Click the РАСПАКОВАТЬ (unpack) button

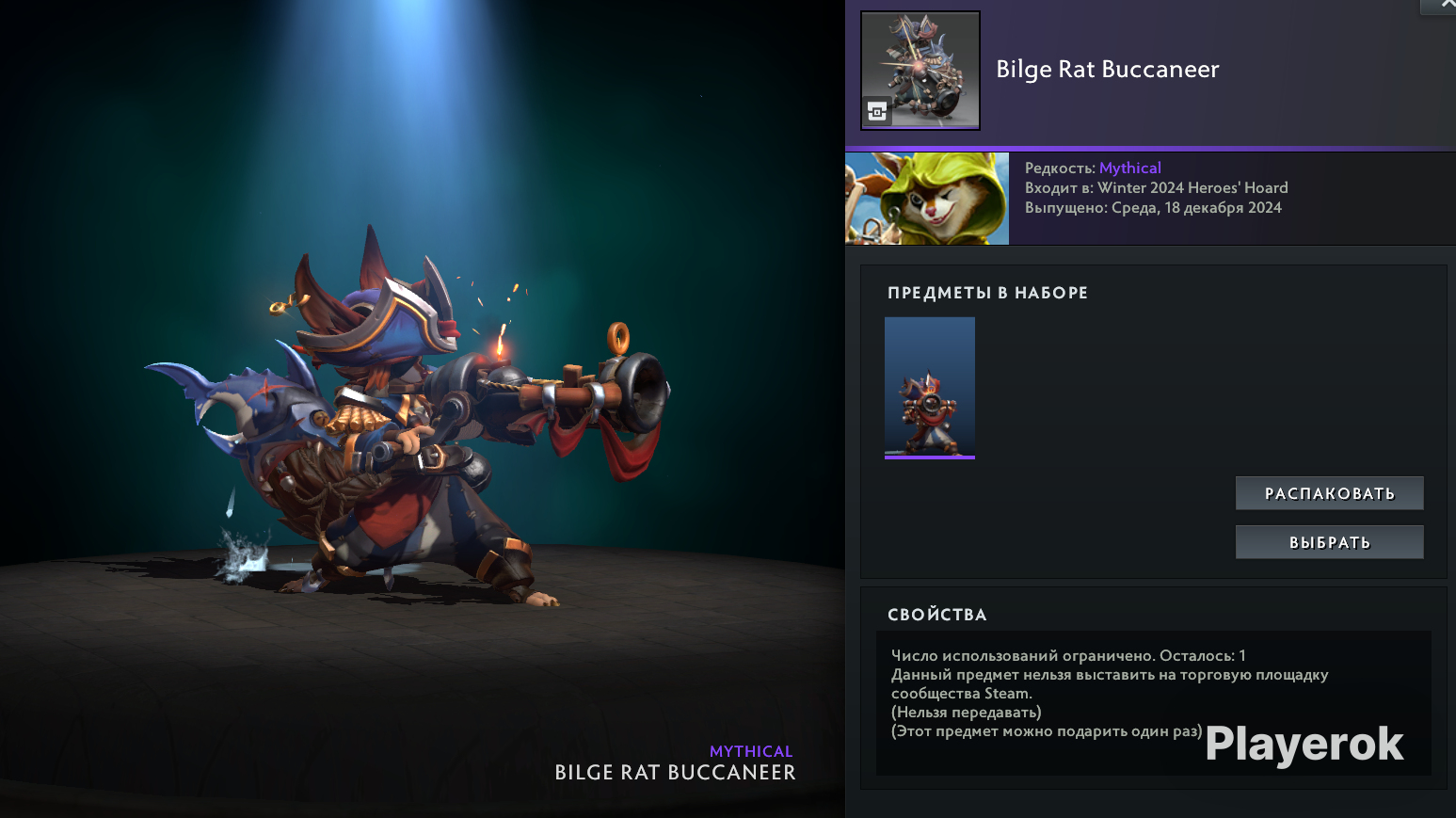[1329, 493]
